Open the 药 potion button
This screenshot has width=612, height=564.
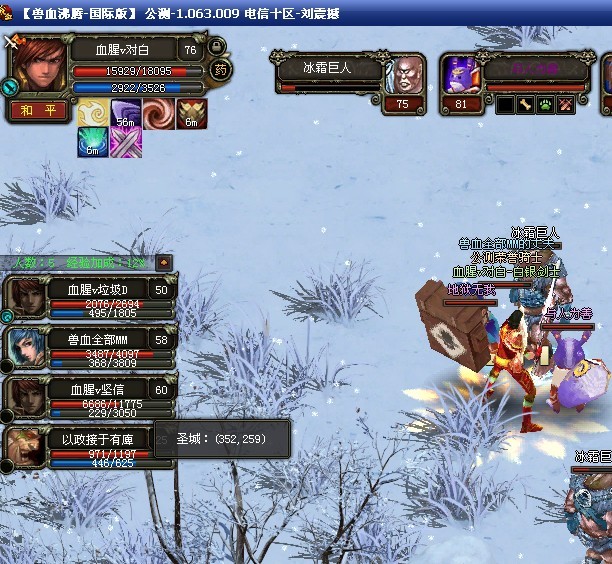220,71
